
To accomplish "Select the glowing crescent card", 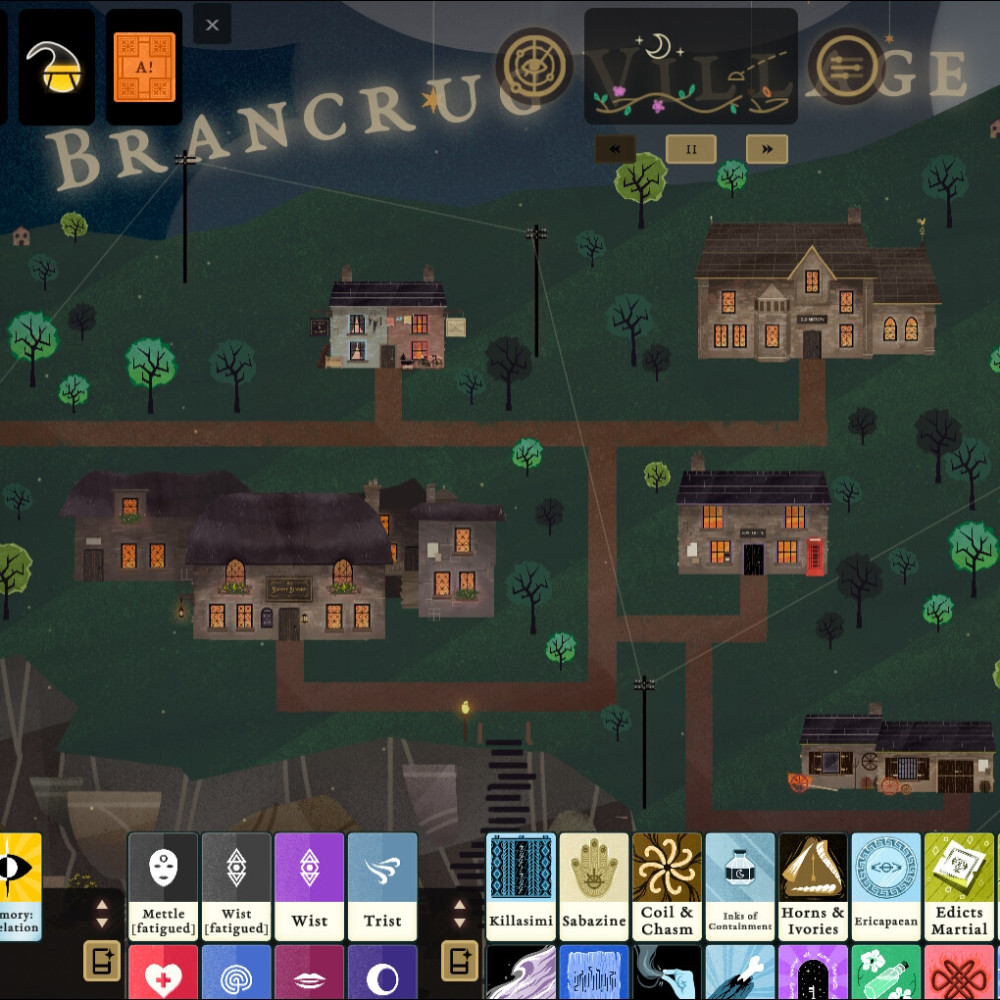I will (57, 67).
